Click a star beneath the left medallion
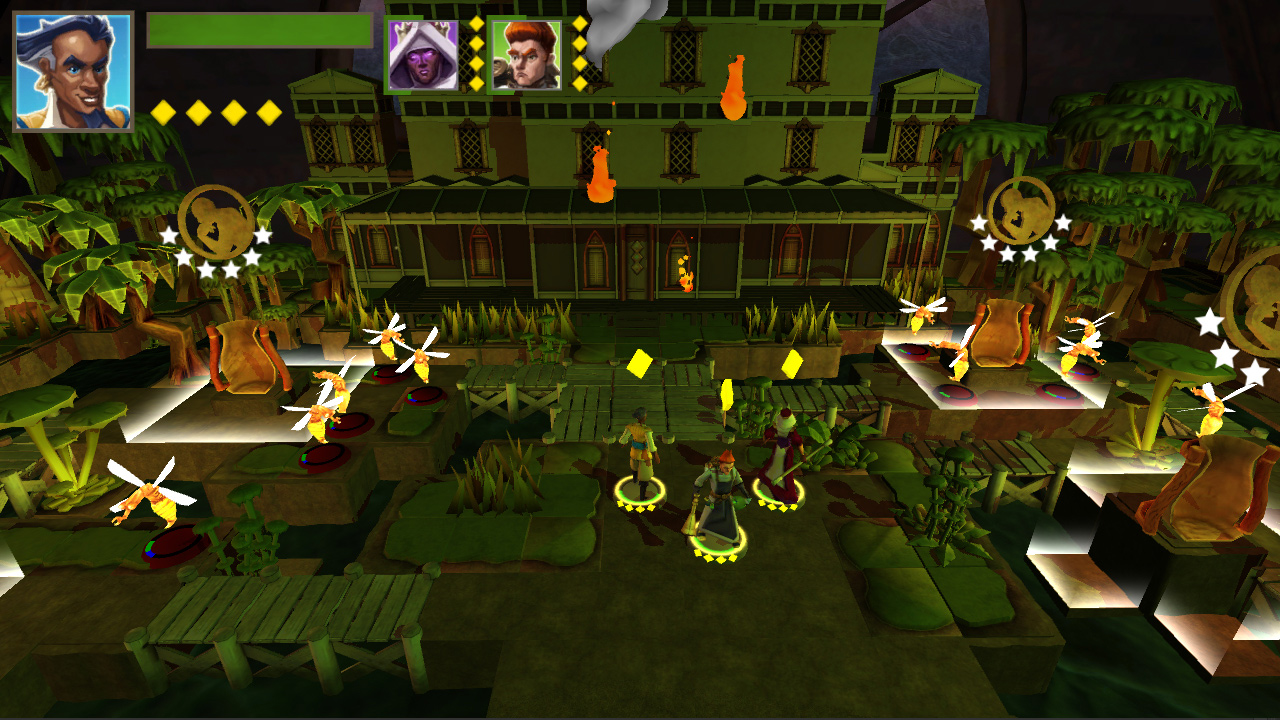The height and width of the screenshot is (720, 1280). 205,268
